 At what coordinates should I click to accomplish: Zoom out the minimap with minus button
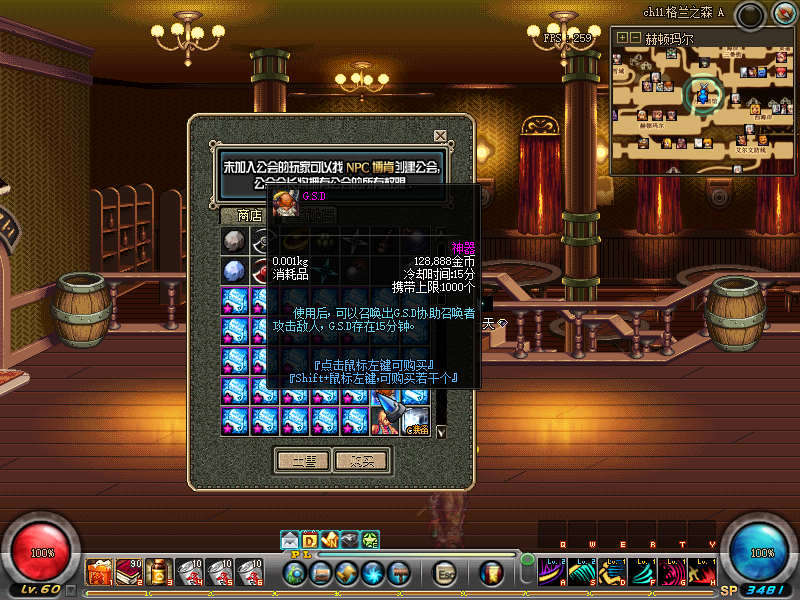click(x=635, y=37)
